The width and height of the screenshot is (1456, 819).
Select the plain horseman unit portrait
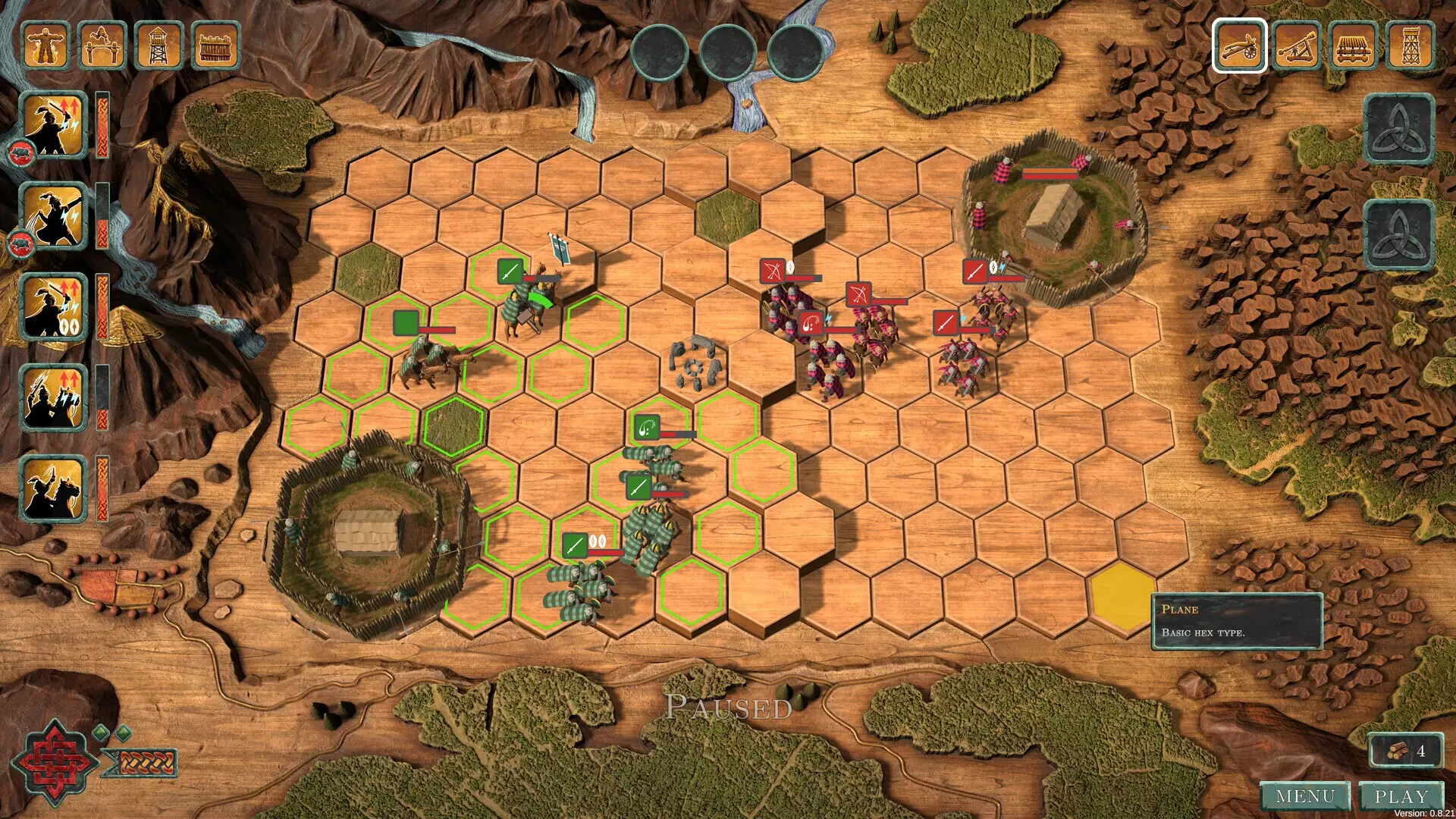coord(55,488)
